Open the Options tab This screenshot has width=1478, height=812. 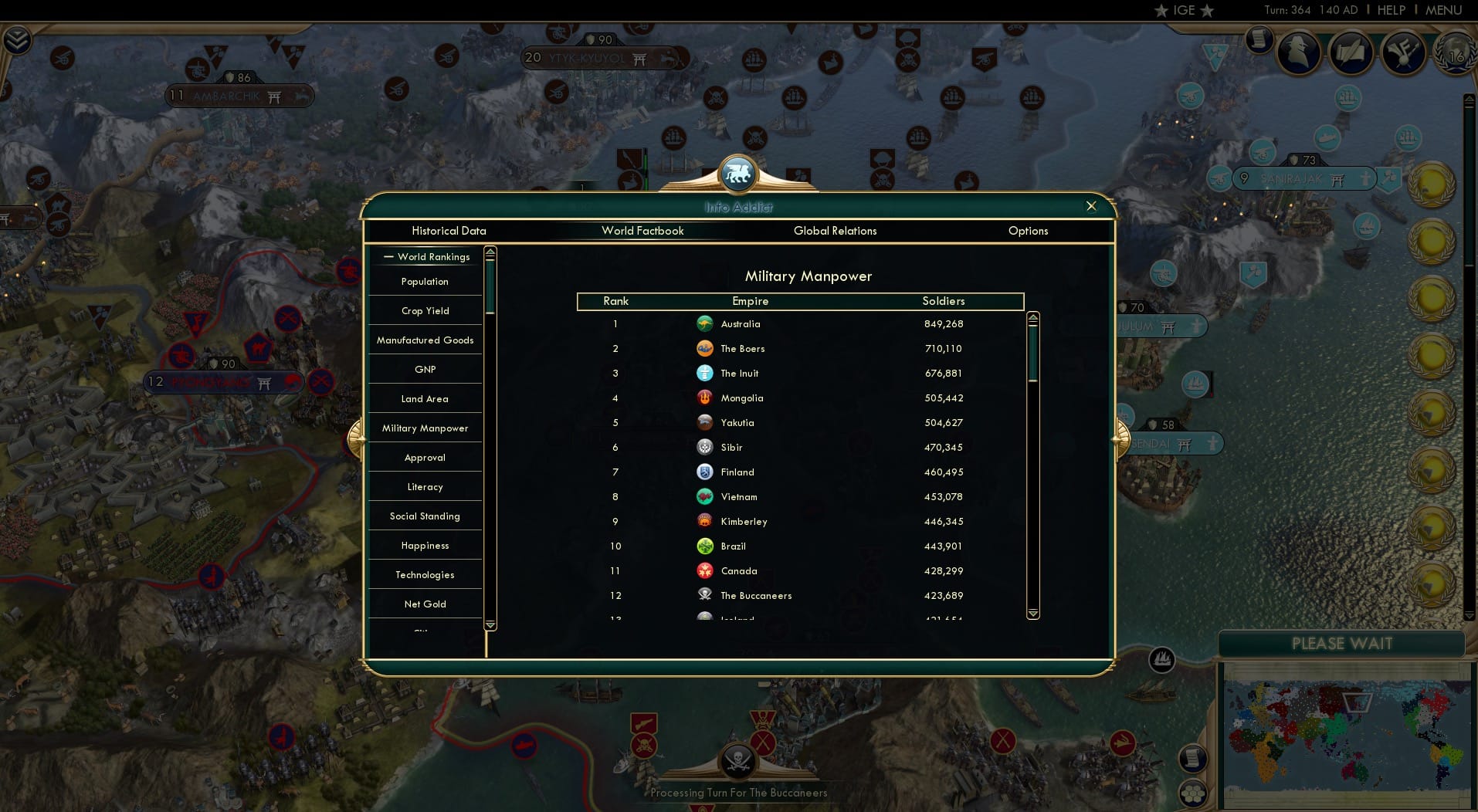(1028, 231)
